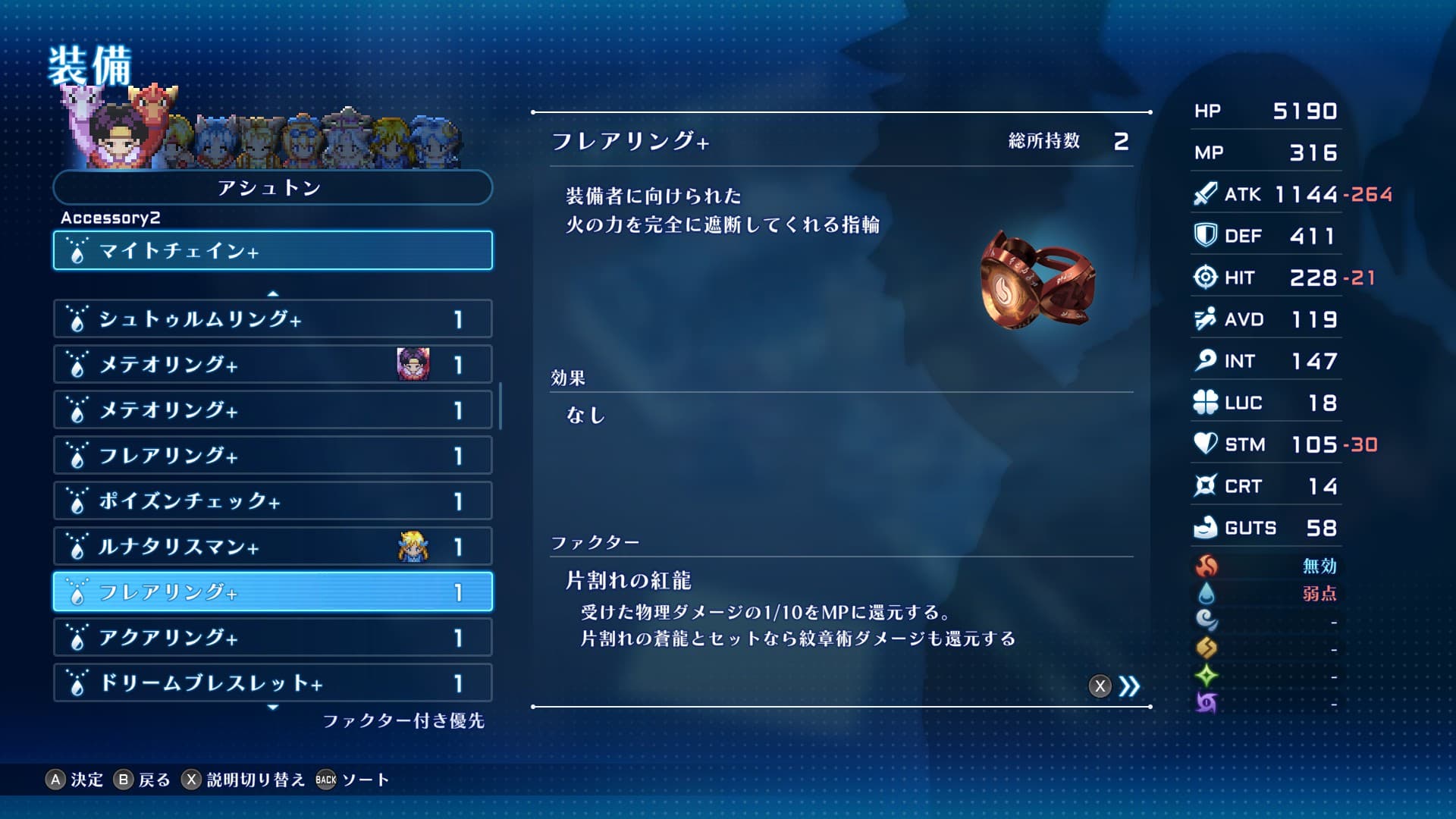Select the ルナタリスマン+ accessory row
Screen dimensions: 1456x819
(272, 547)
